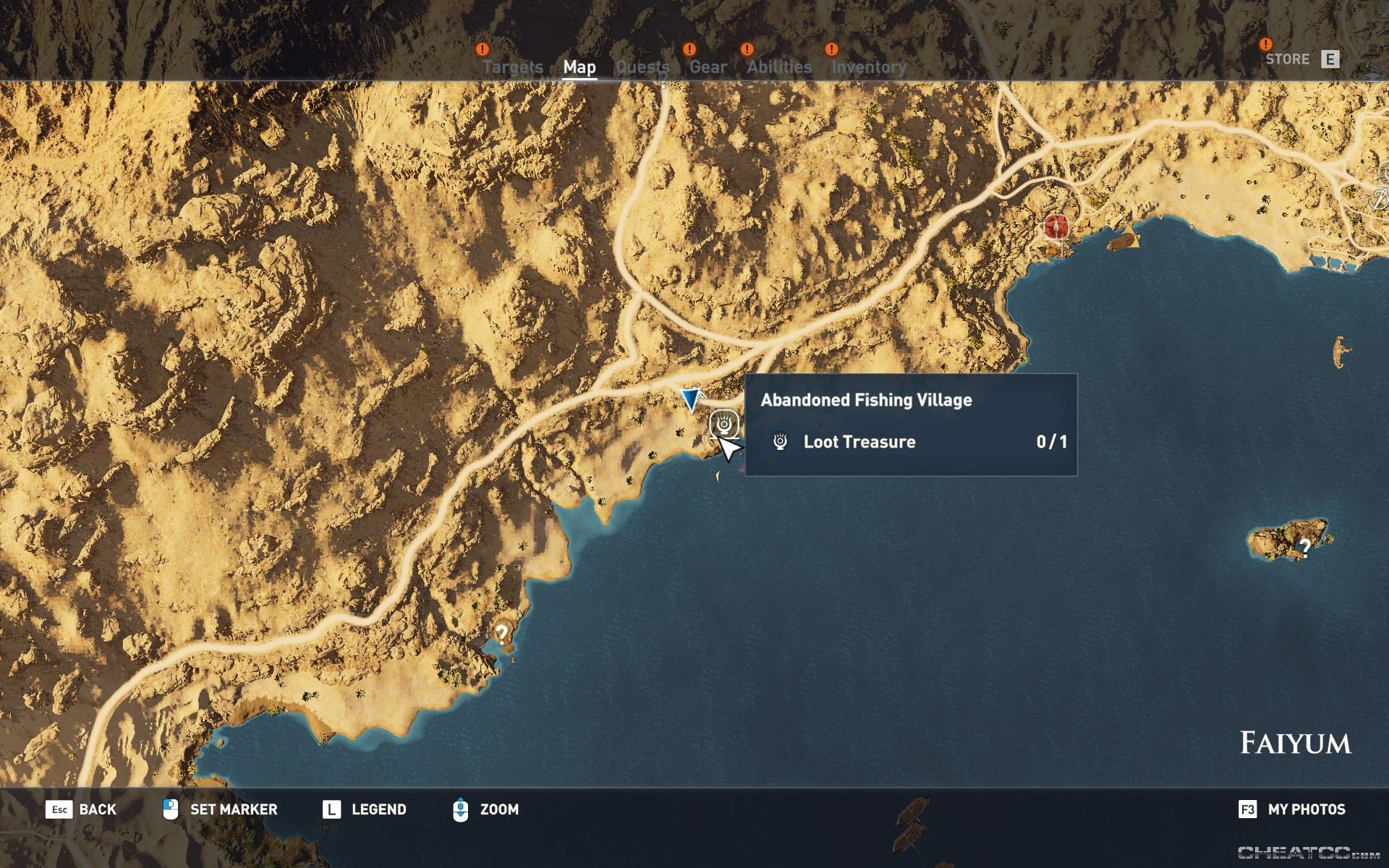1389x868 pixels.
Task: Select the blue player position marker
Action: tap(689, 396)
